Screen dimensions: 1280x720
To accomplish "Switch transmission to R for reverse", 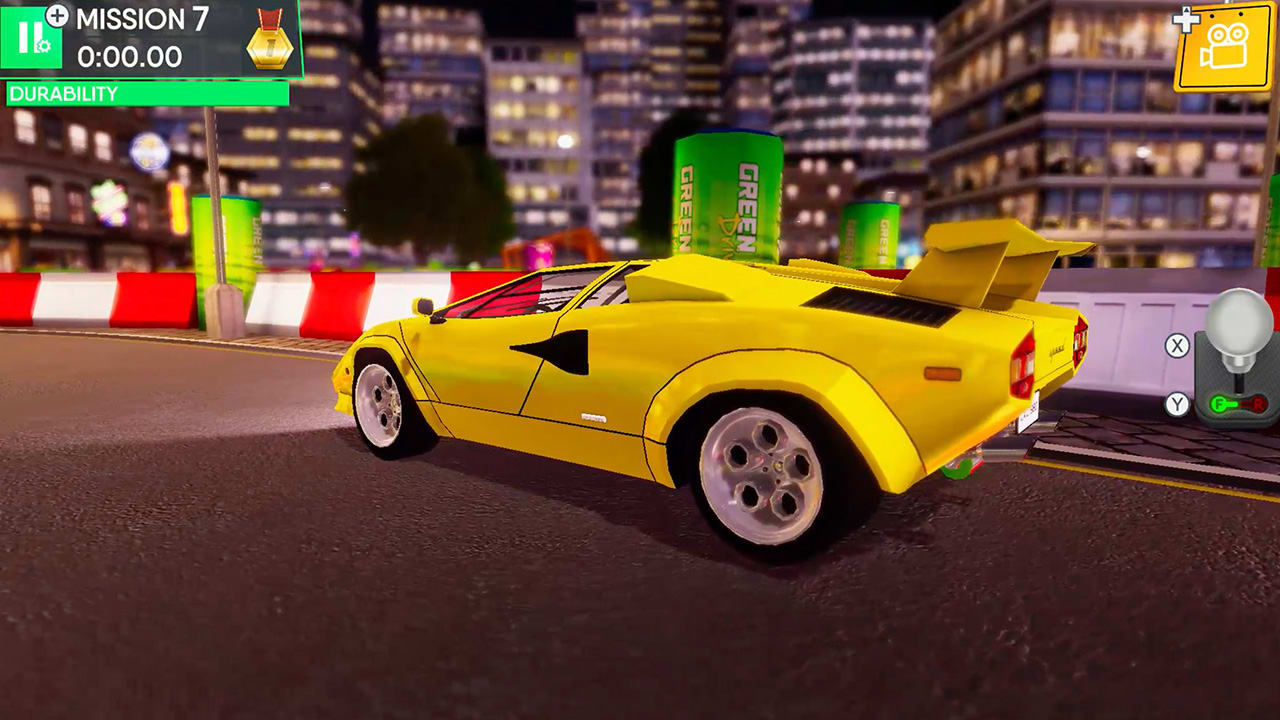I will 1257,403.
